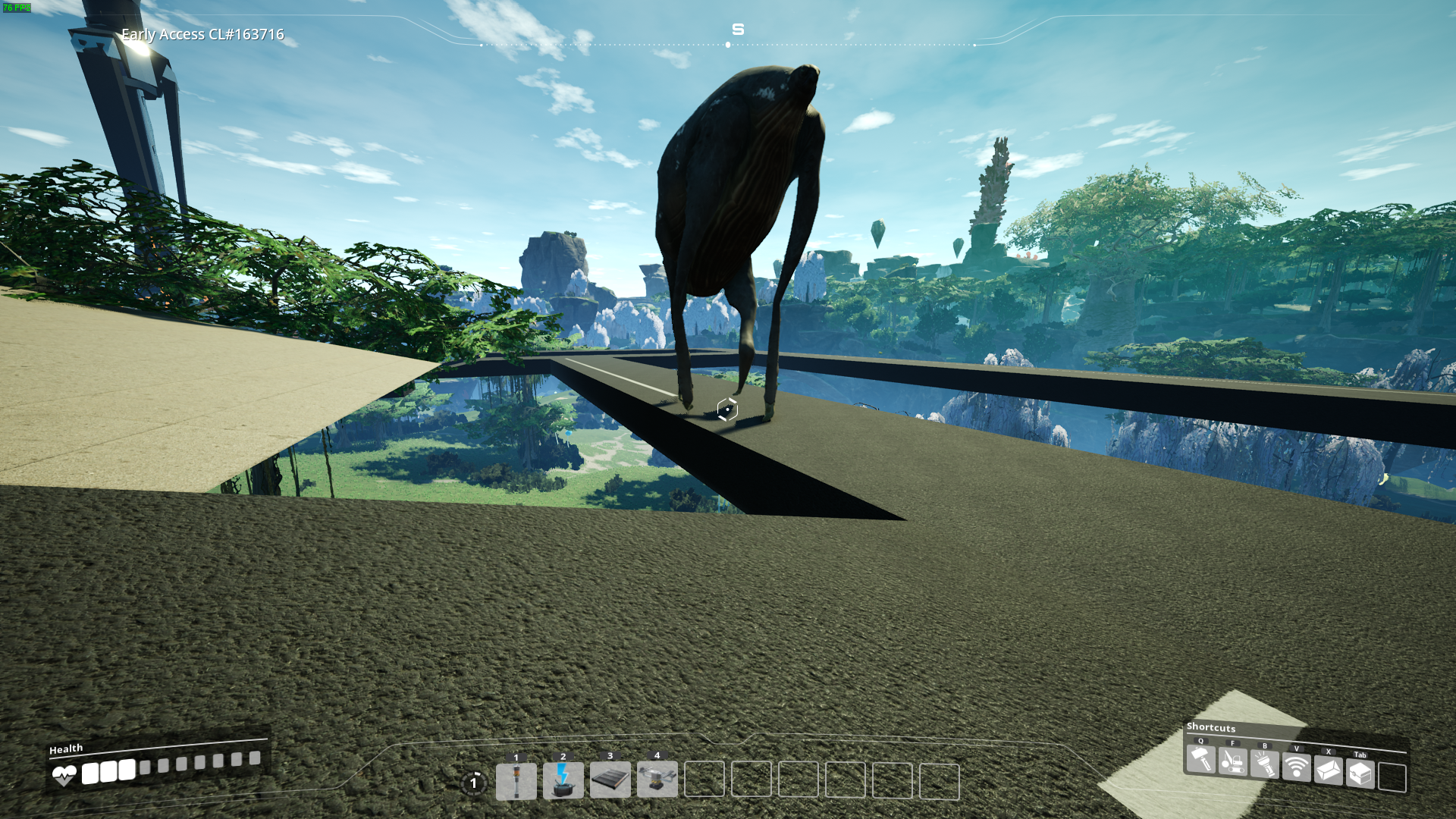Activate the scanner signal shortcut
Image resolution: width=1456 pixels, height=819 pixels.
[x=1296, y=767]
